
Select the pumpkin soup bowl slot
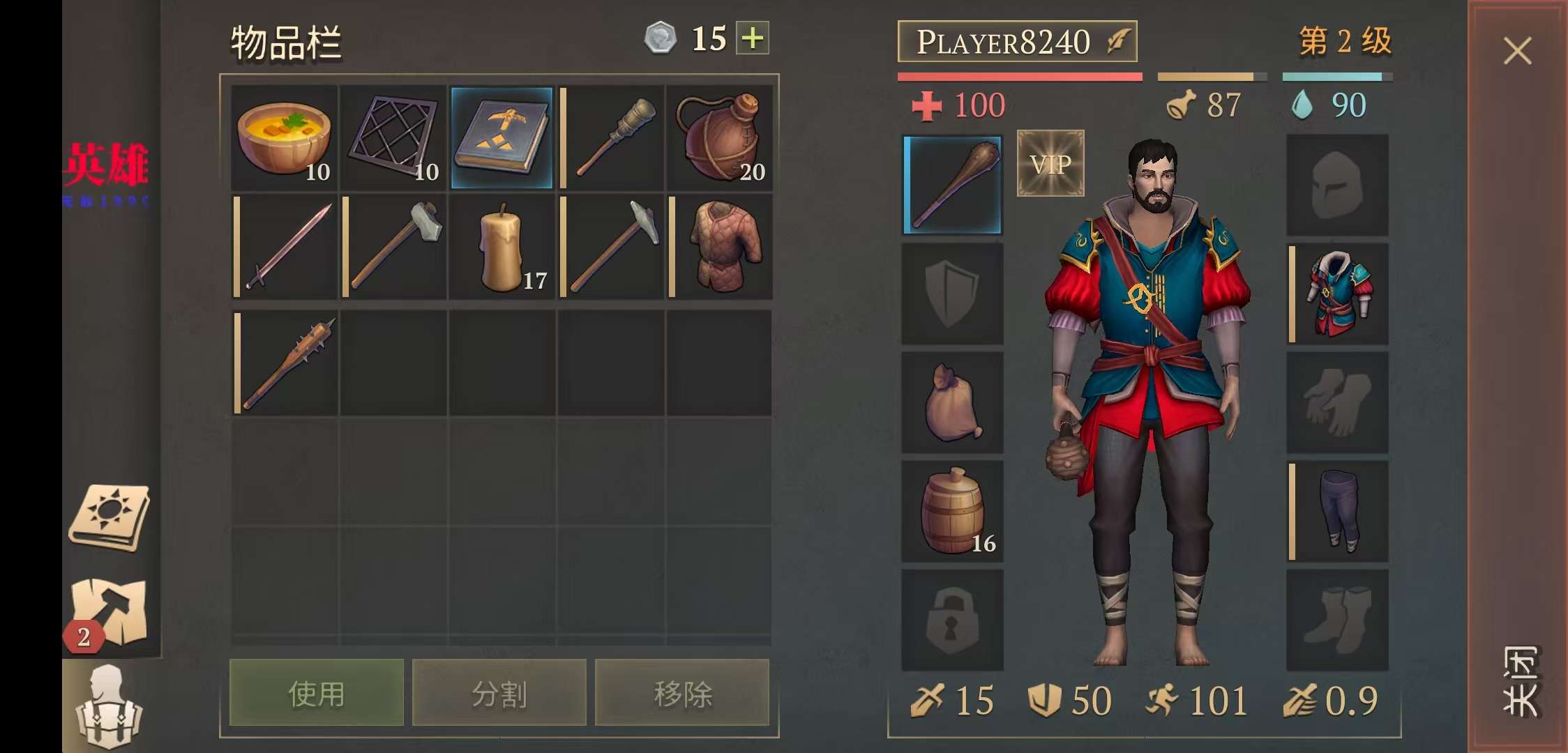pos(284,137)
